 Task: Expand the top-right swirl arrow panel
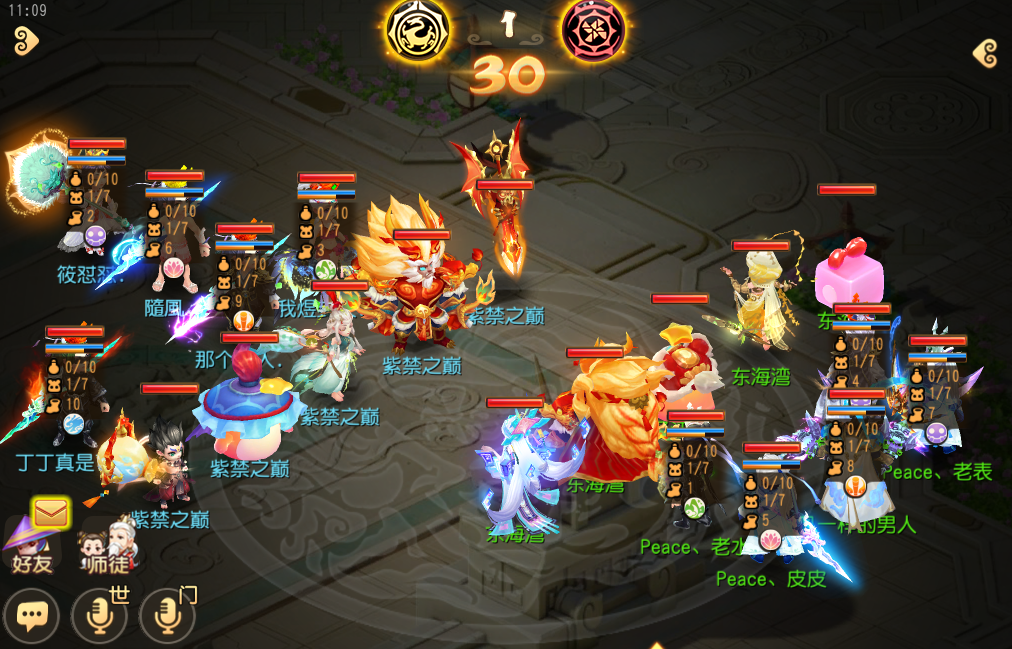(x=985, y=53)
